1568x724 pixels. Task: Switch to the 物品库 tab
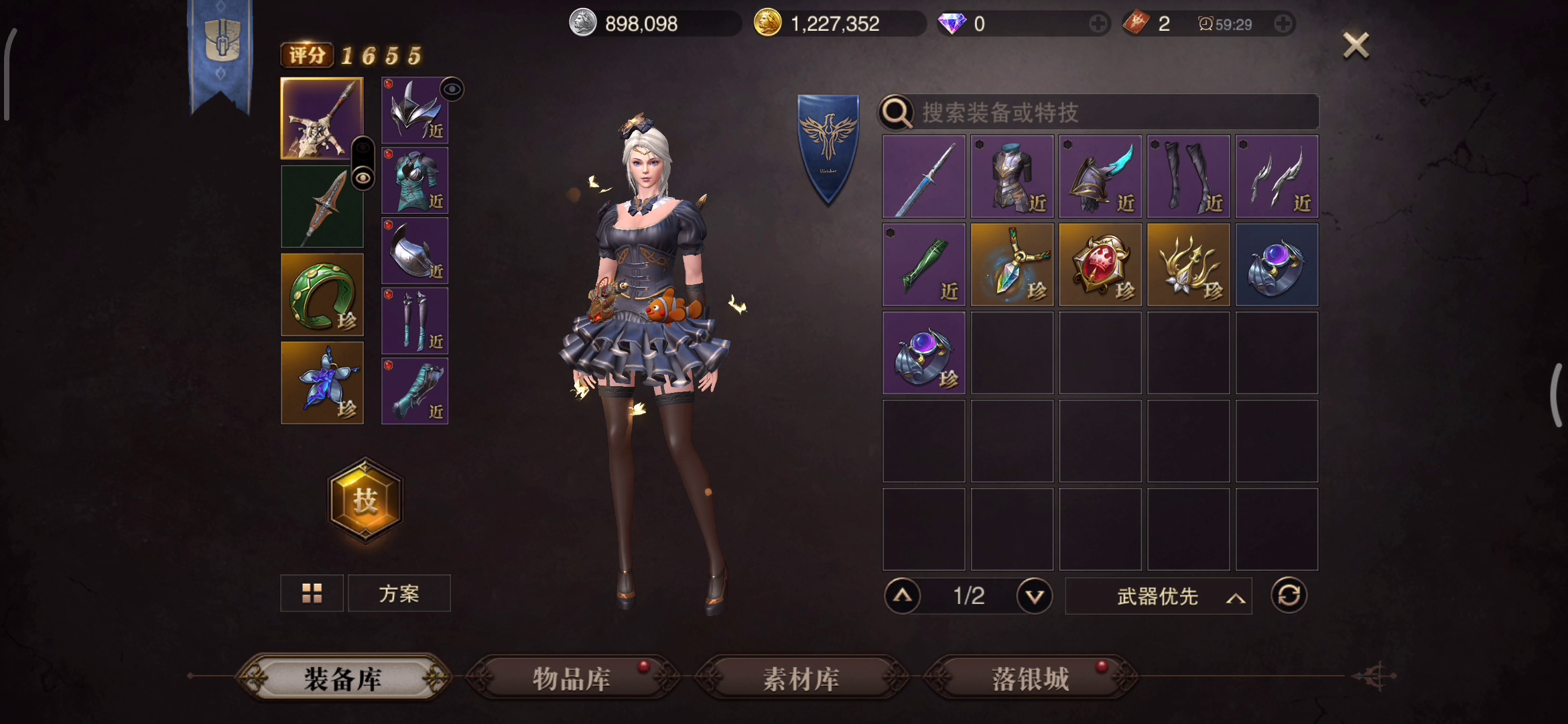572,678
